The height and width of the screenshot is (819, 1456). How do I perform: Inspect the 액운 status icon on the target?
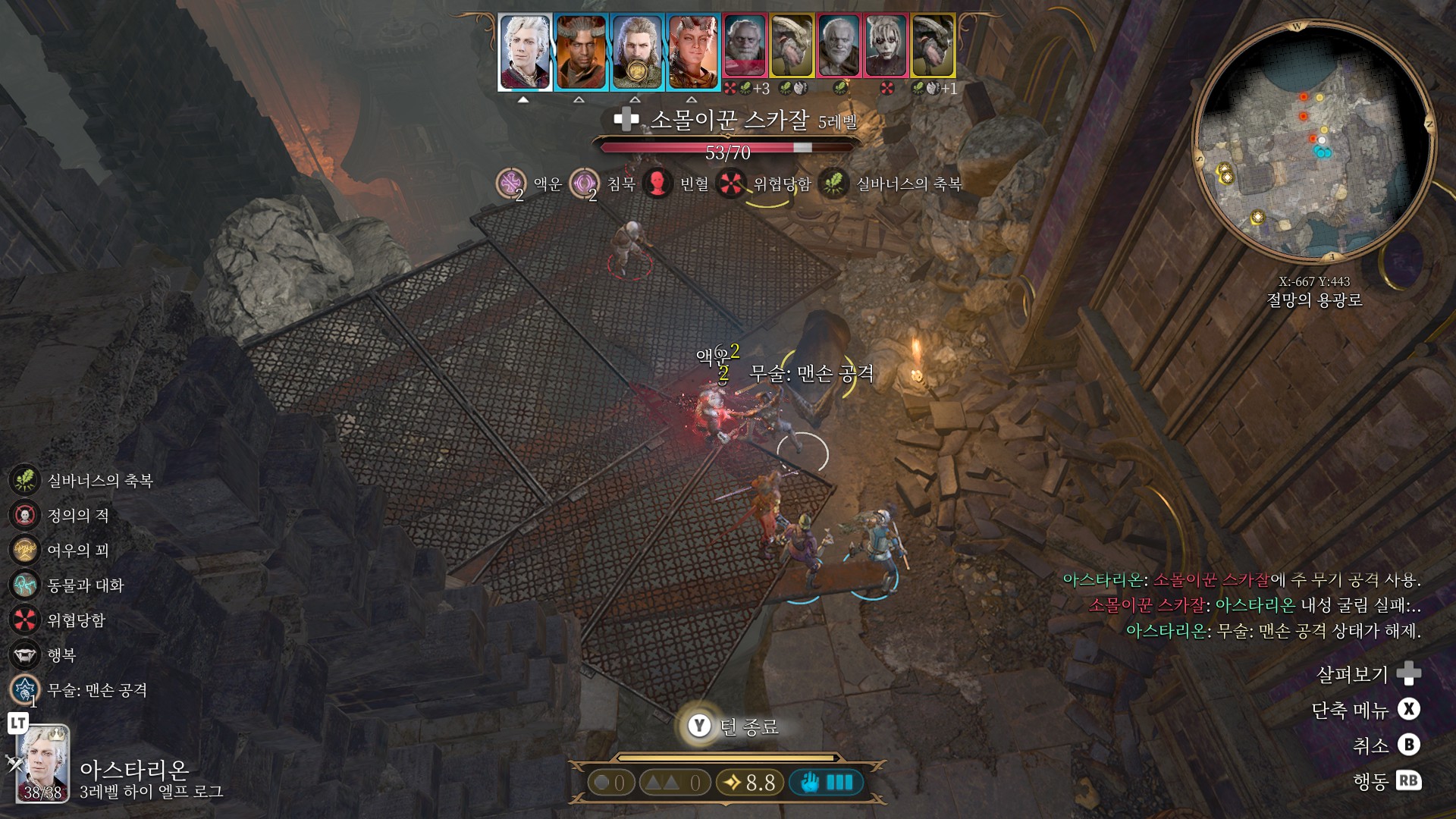click(510, 184)
